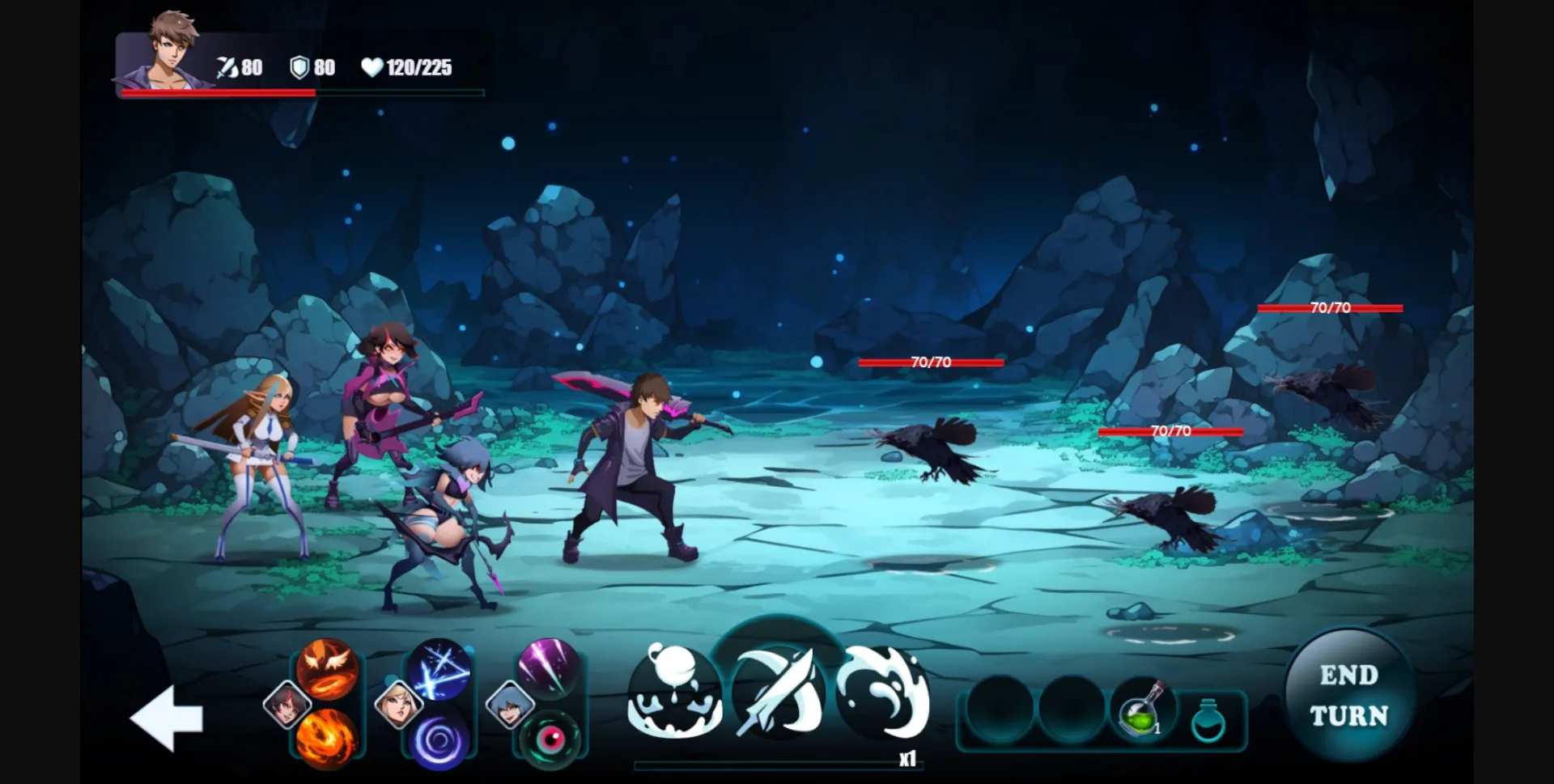
Task: Cast the swirling fireball skill
Action: [x=327, y=738]
